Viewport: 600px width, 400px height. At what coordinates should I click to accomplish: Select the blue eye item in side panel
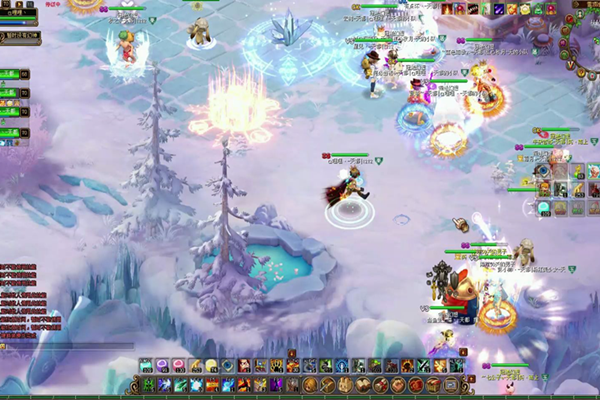click(x=543, y=171)
